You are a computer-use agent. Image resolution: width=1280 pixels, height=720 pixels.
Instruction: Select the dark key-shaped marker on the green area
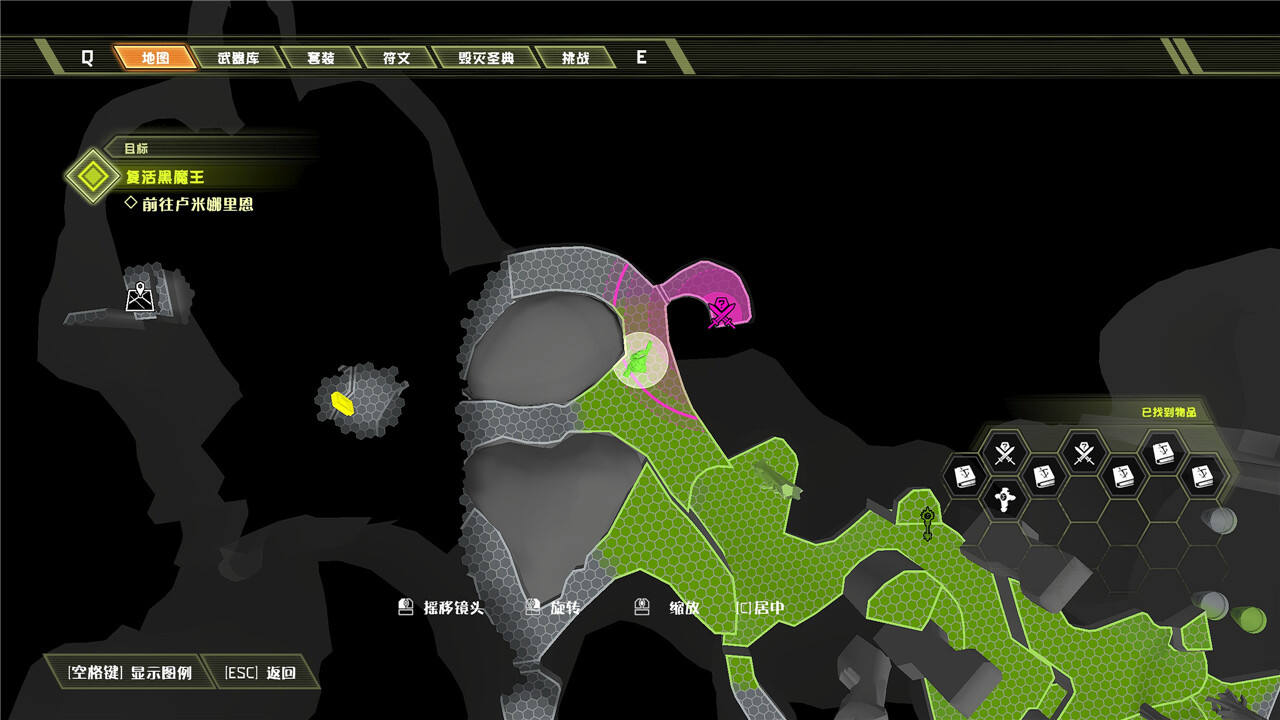coord(928,522)
